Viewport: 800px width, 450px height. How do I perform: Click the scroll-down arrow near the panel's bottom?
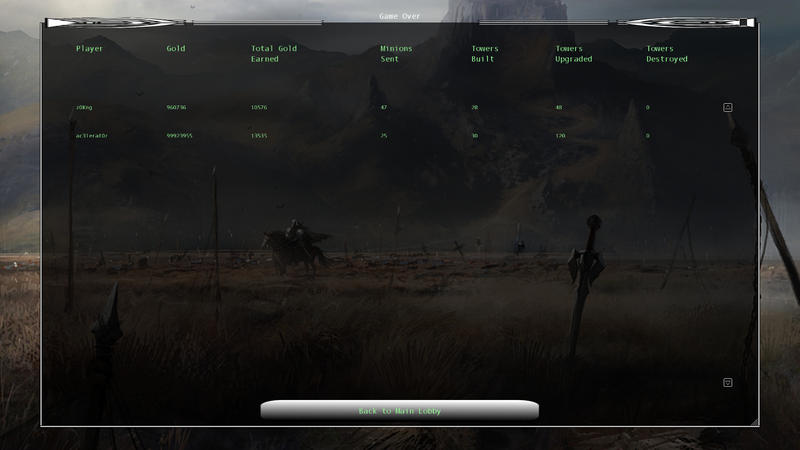pyautogui.click(x=728, y=382)
